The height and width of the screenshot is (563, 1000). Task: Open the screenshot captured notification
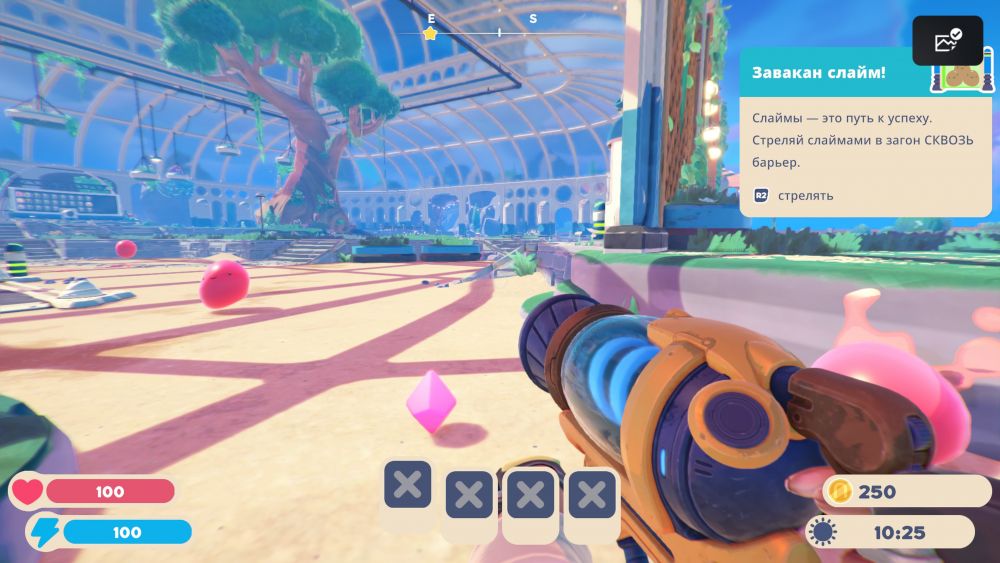click(947, 41)
